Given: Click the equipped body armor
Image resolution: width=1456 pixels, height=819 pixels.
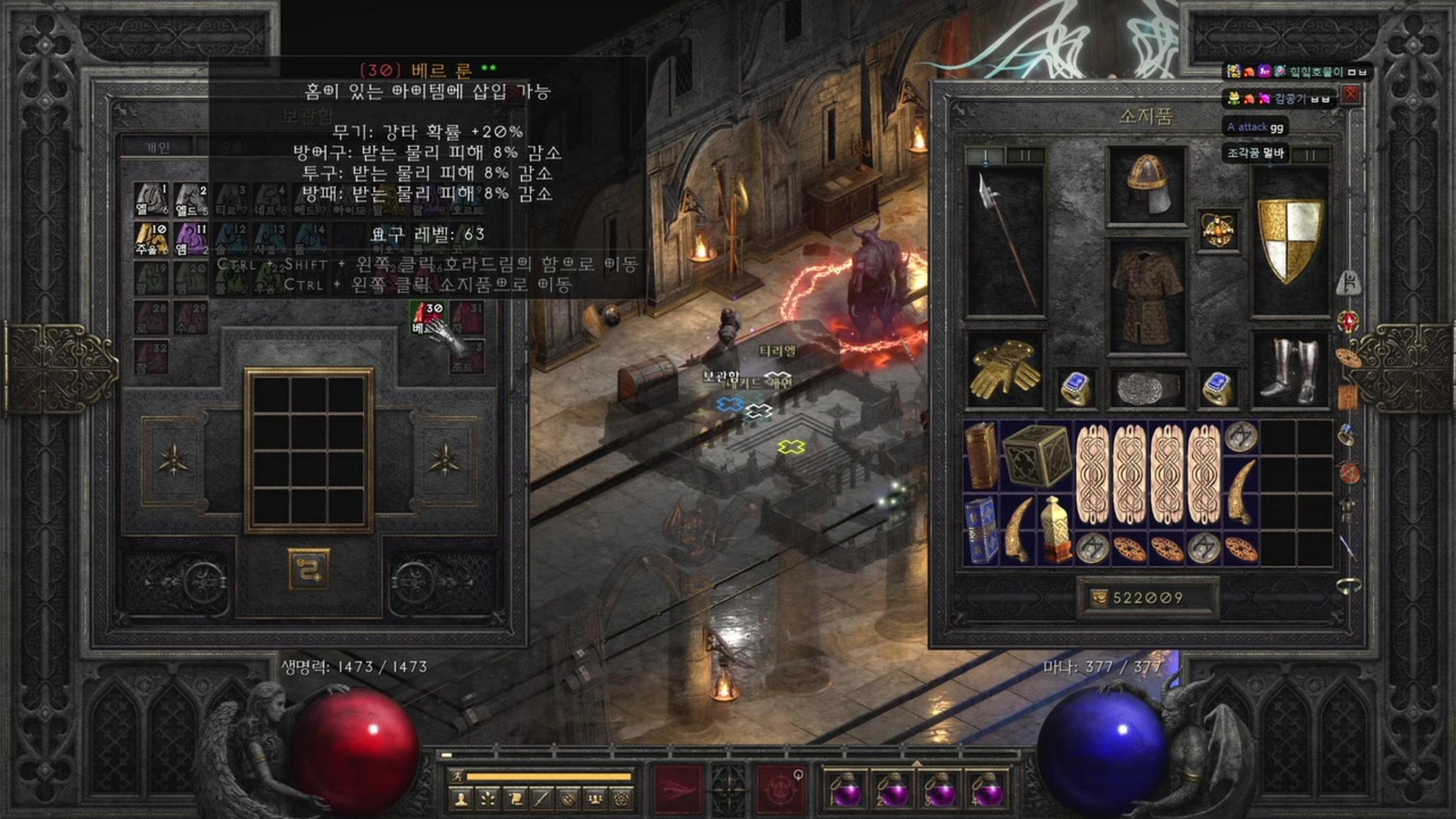Looking at the screenshot, I should [1146, 297].
